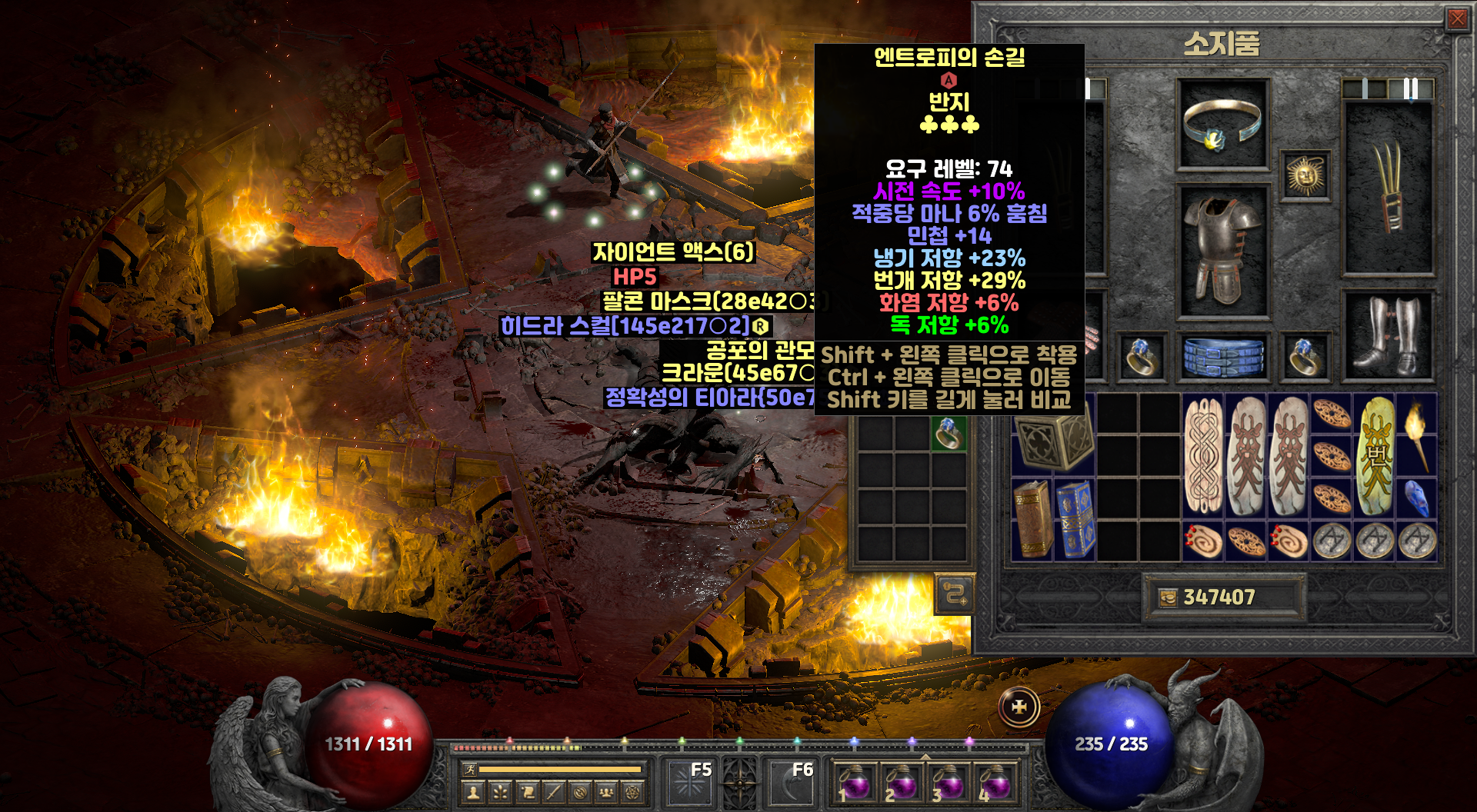This screenshot has height=812, width=1477.
Task: Open the gold amount button
Action: (1169, 597)
